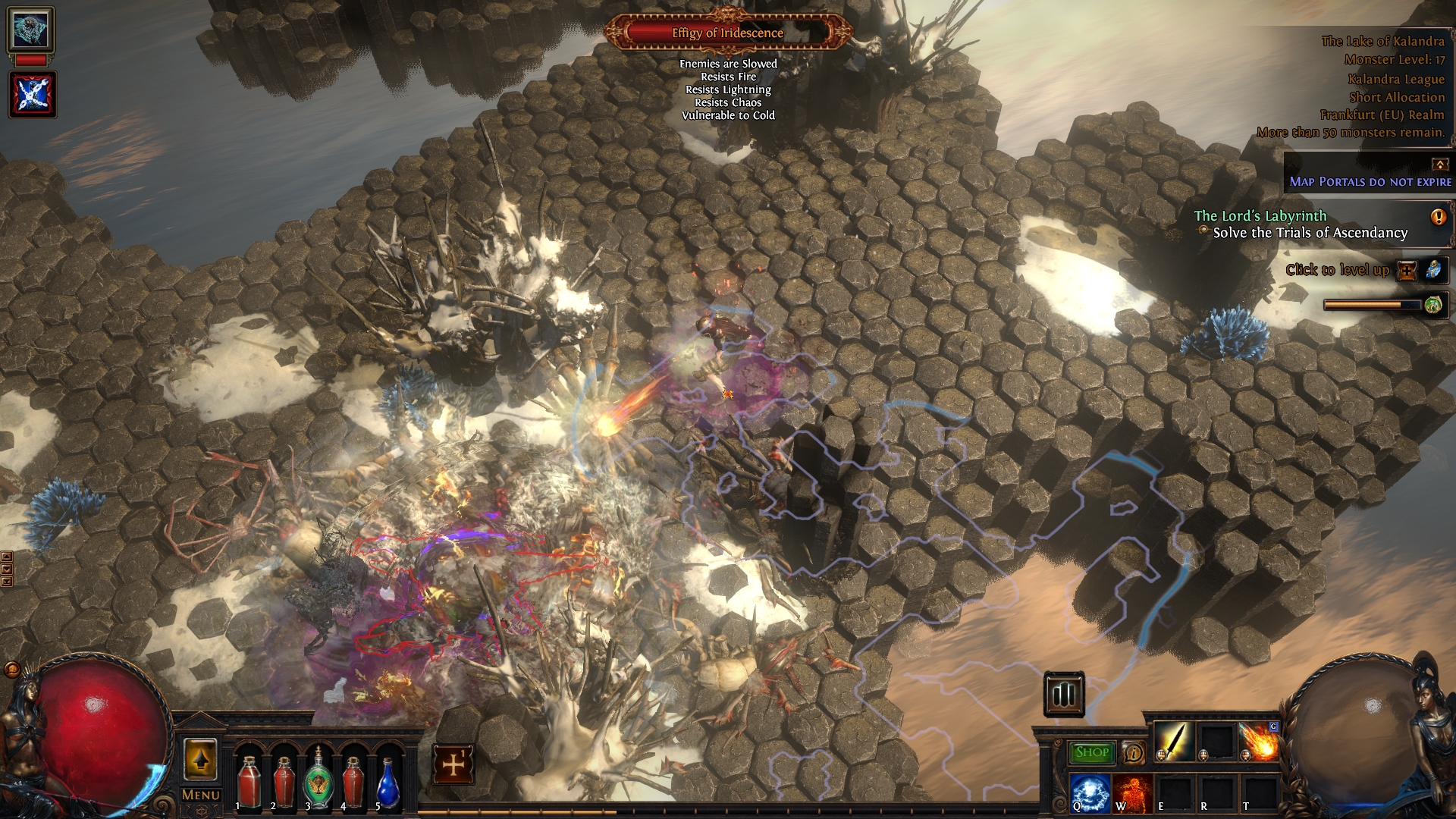Image resolution: width=1456 pixels, height=819 pixels.
Task: Level up the skill gem via plus button
Action: [1407, 270]
